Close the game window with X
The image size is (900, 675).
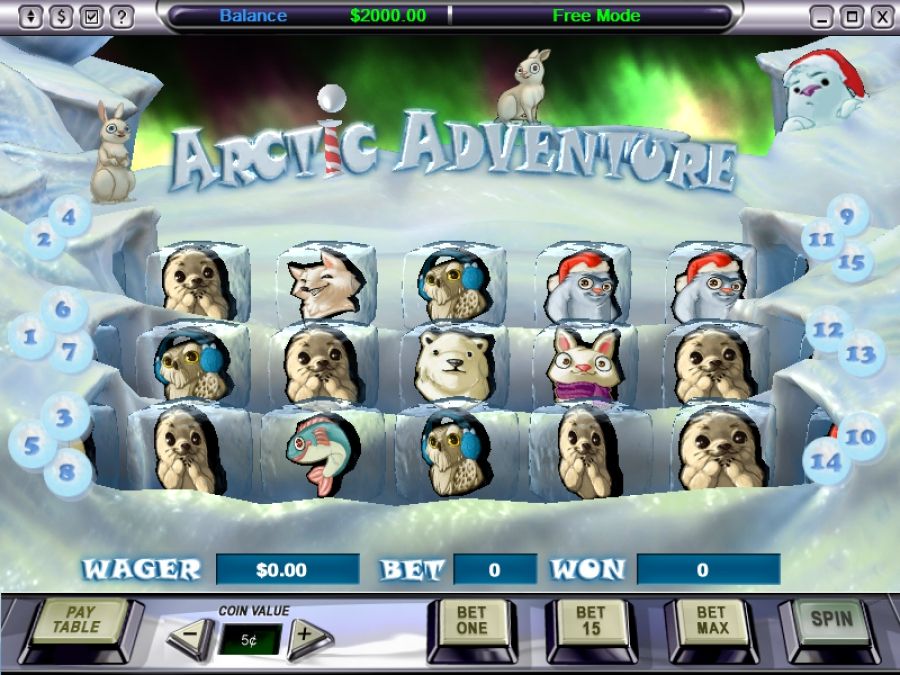(881, 17)
